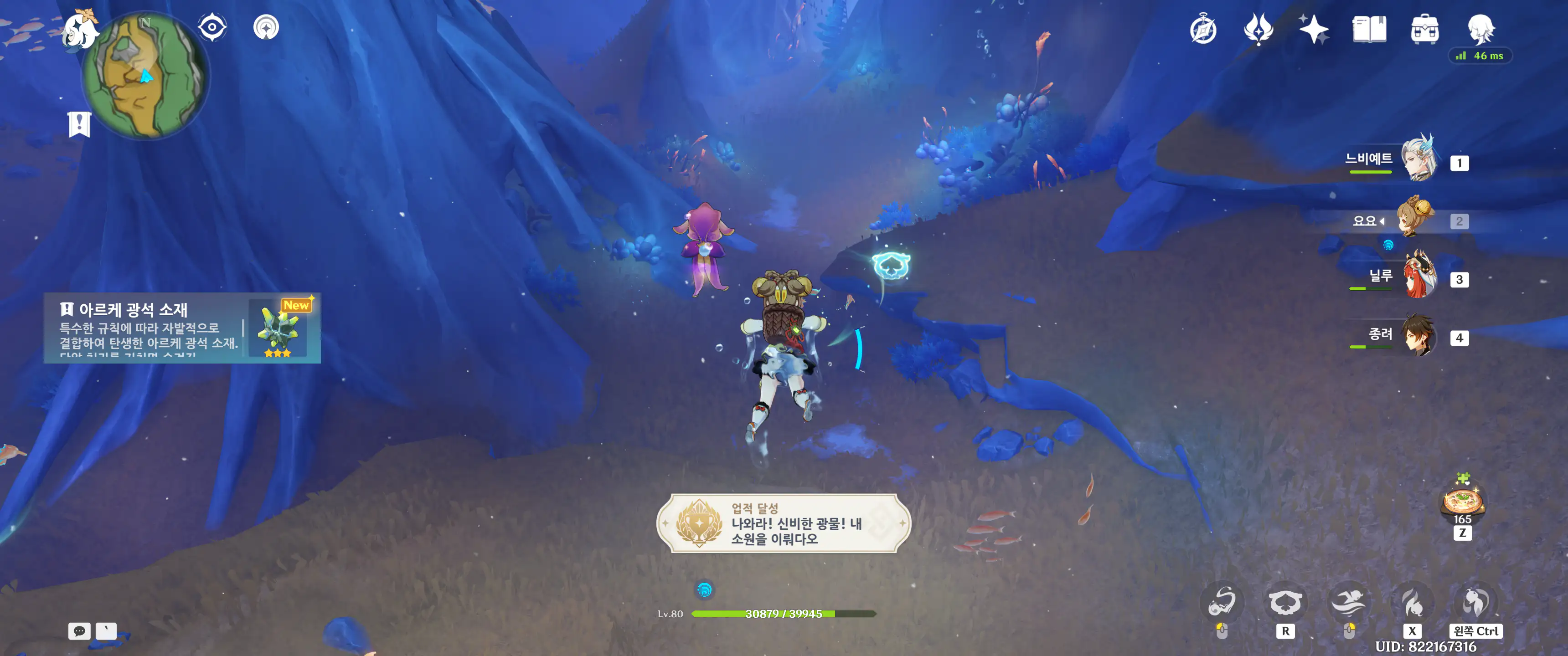Open the circular minimap

click(x=146, y=76)
